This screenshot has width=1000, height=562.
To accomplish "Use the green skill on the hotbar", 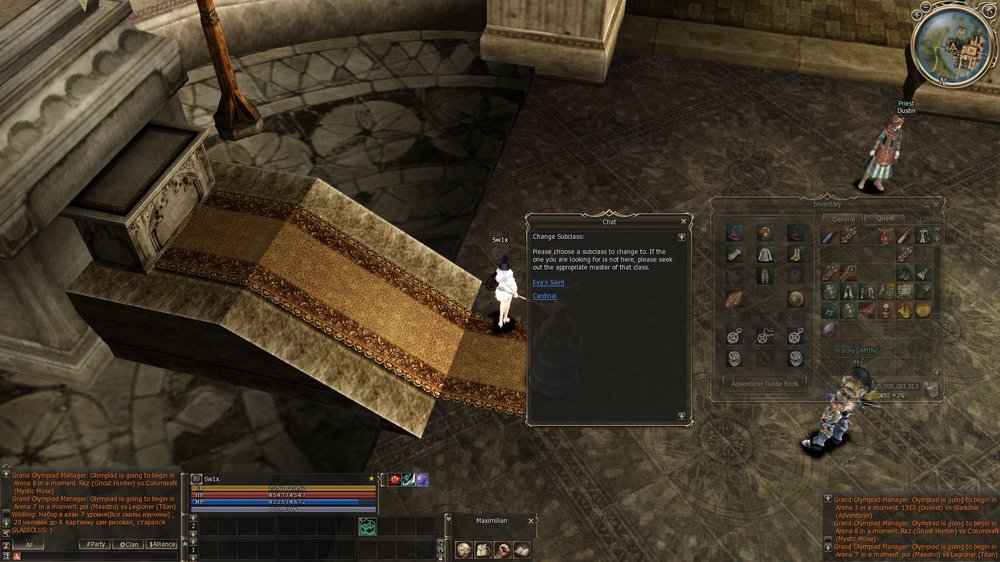I will 368,526.
